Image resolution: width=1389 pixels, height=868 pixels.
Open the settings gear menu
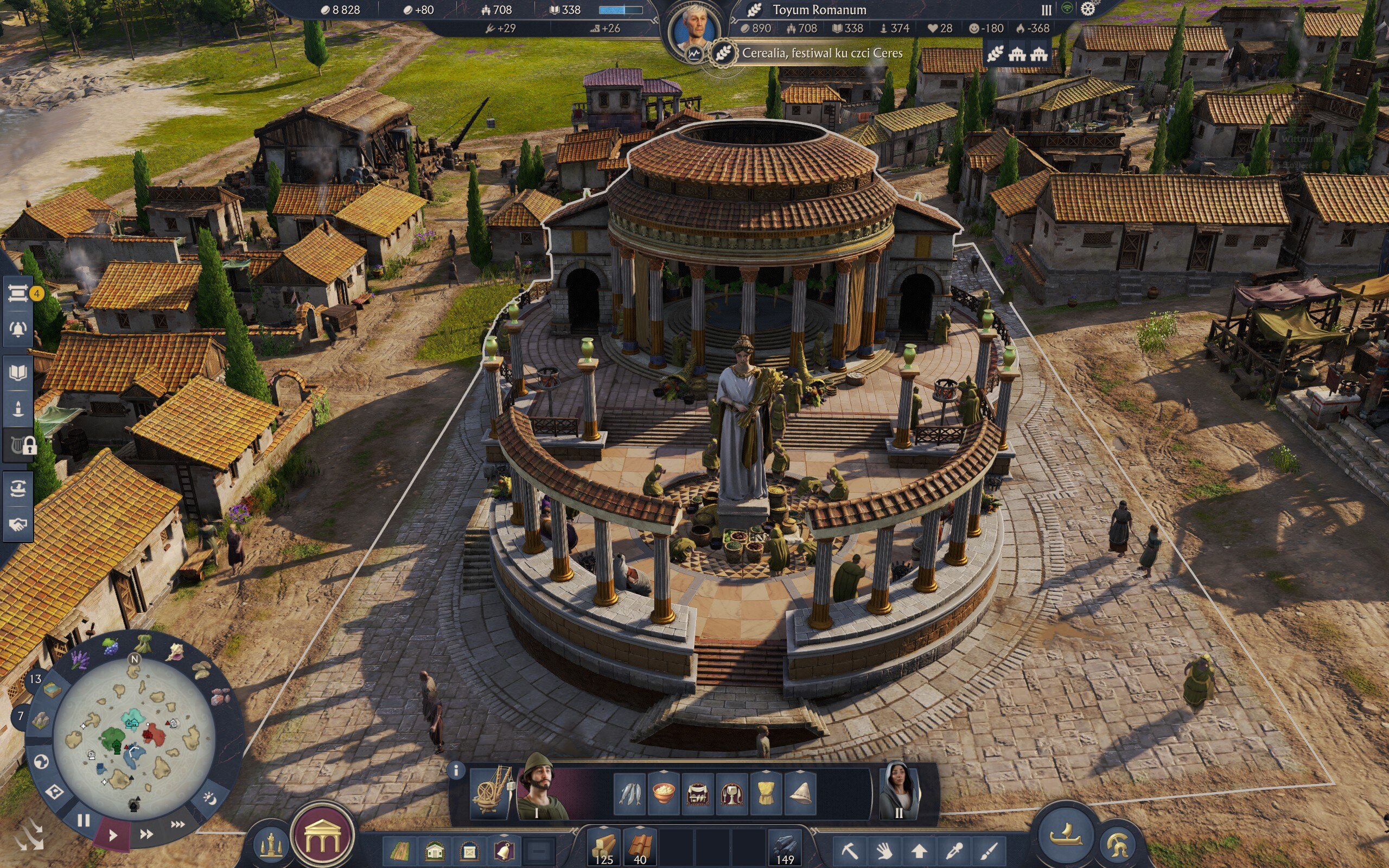point(1088,9)
